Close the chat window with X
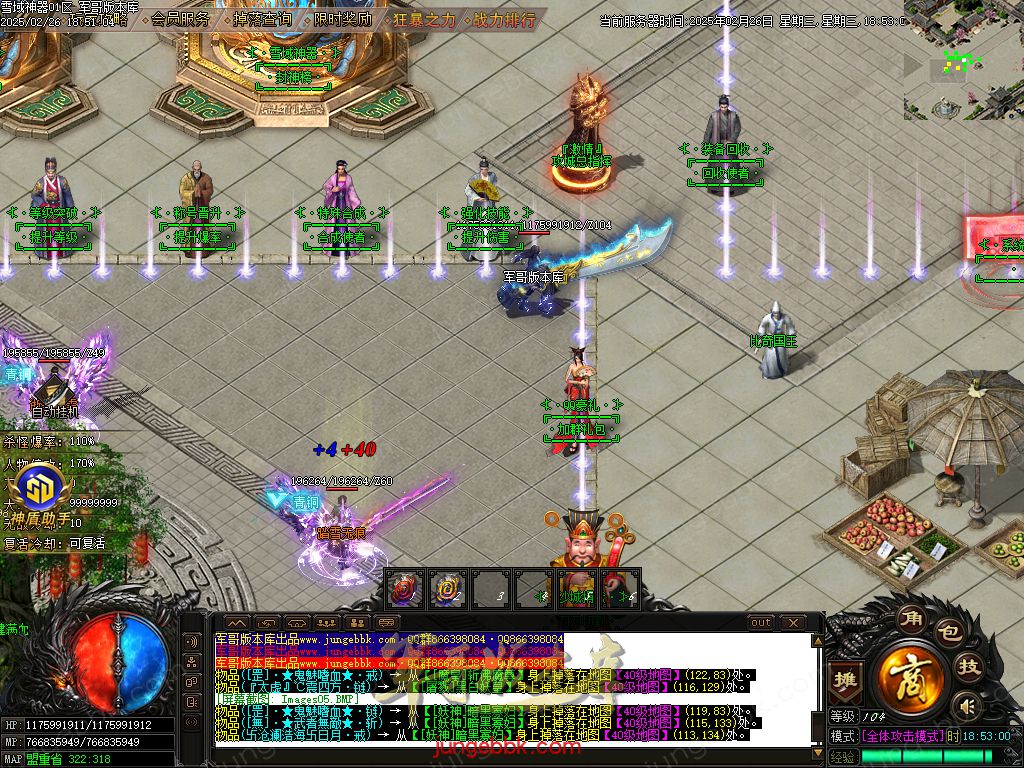 tap(792, 623)
